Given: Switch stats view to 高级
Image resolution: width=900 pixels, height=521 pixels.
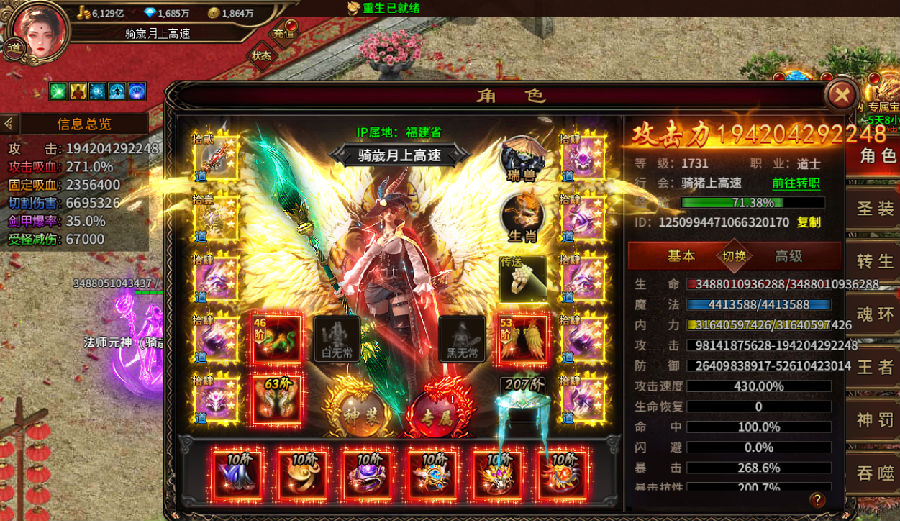Looking at the screenshot, I should [789, 256].
